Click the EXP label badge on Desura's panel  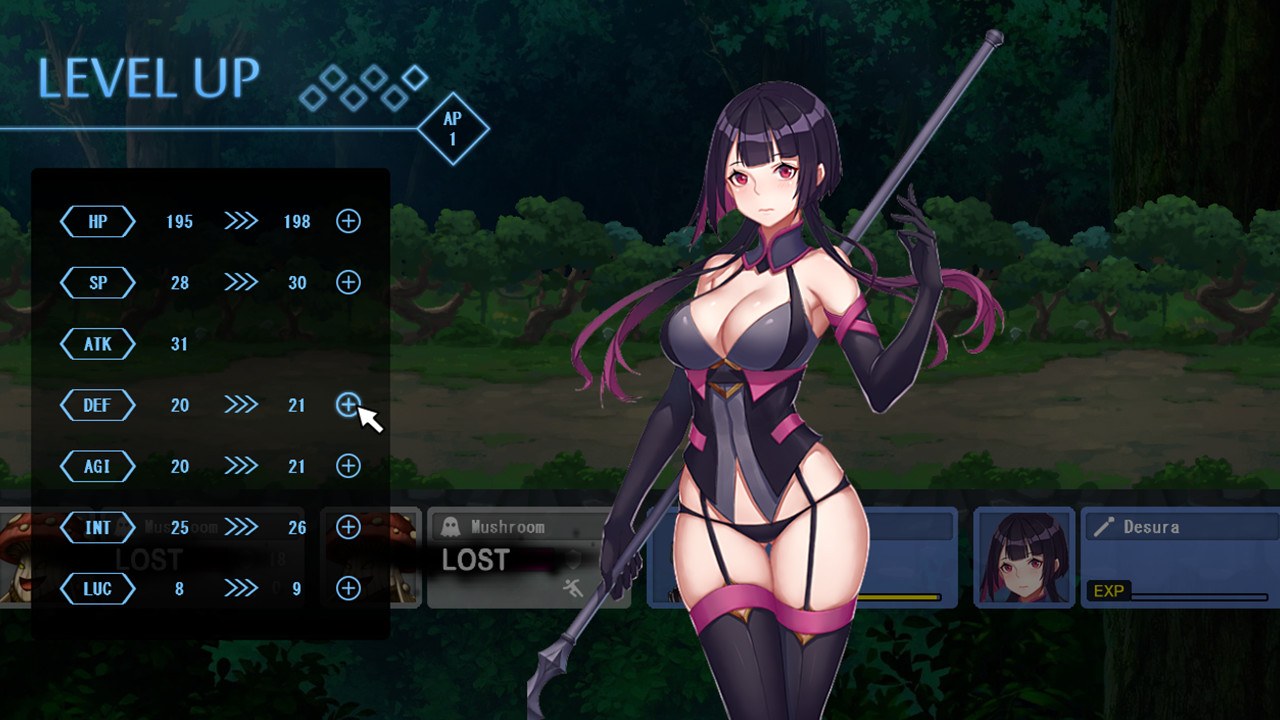tap(1108, 589)
